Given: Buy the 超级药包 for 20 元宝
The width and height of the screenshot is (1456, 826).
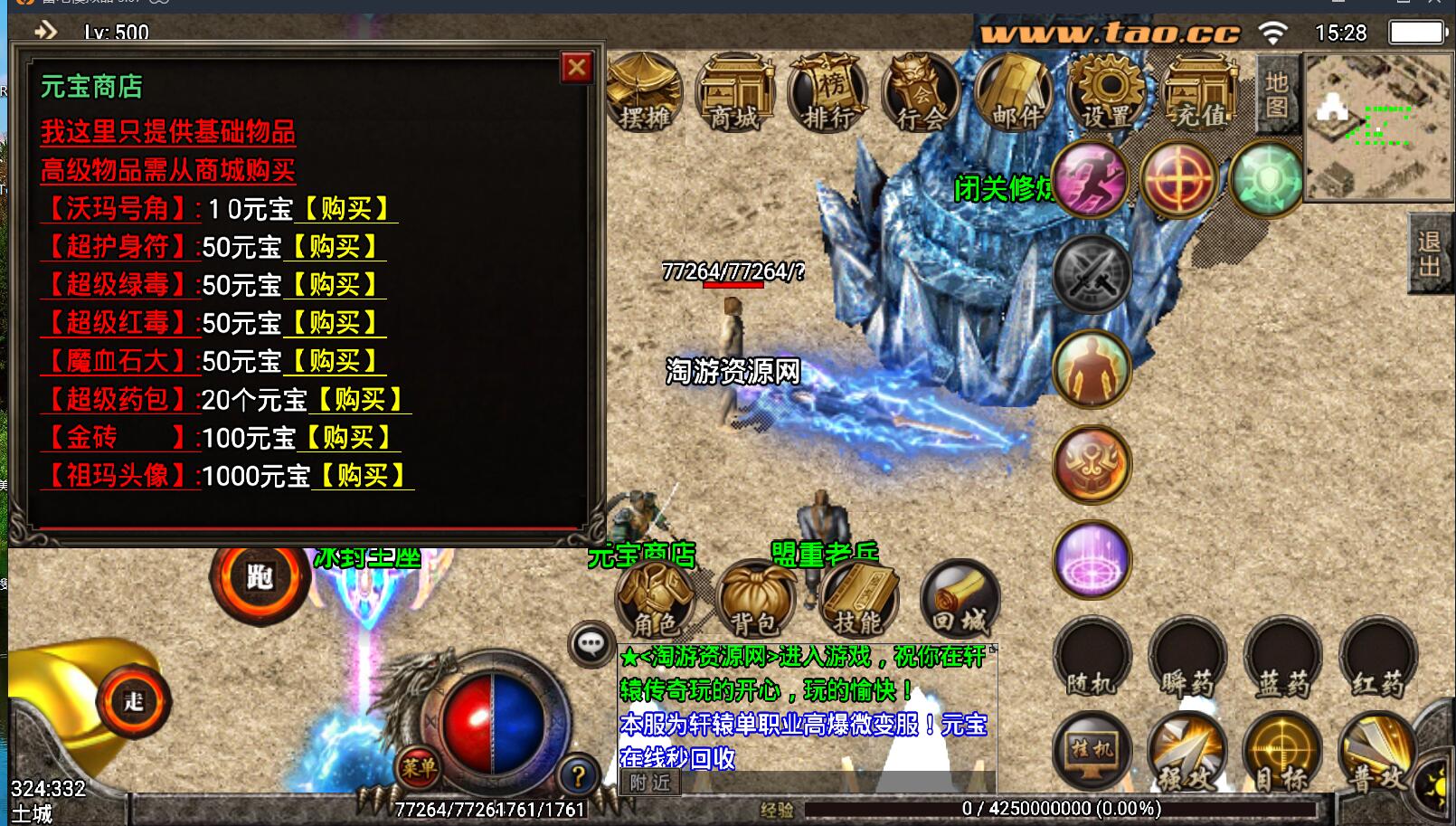Looking at the screenshot, I should 360,400.
